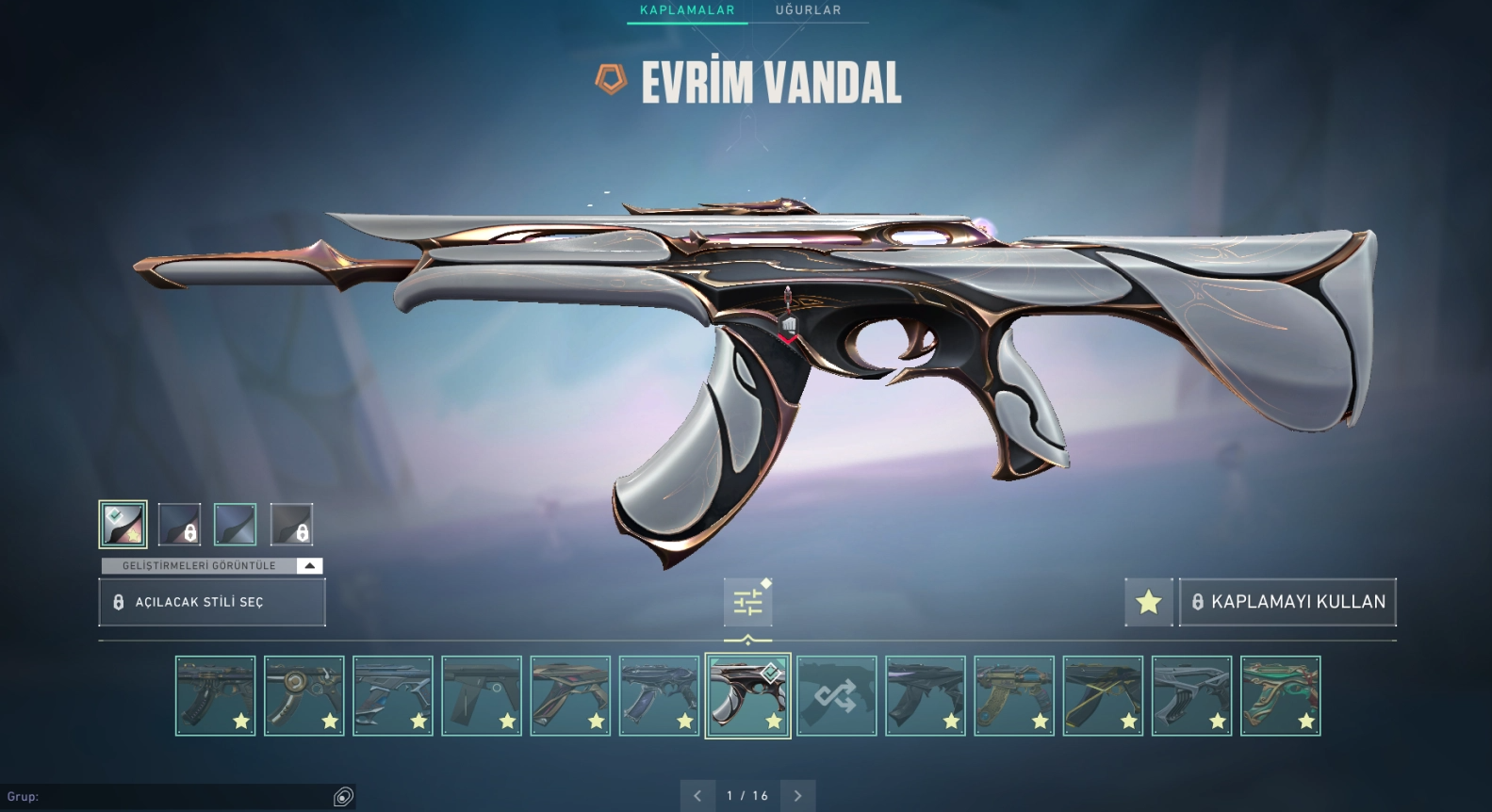Go to the previous skins page
Screen dimensions: 1492x812
click(697, 796)
